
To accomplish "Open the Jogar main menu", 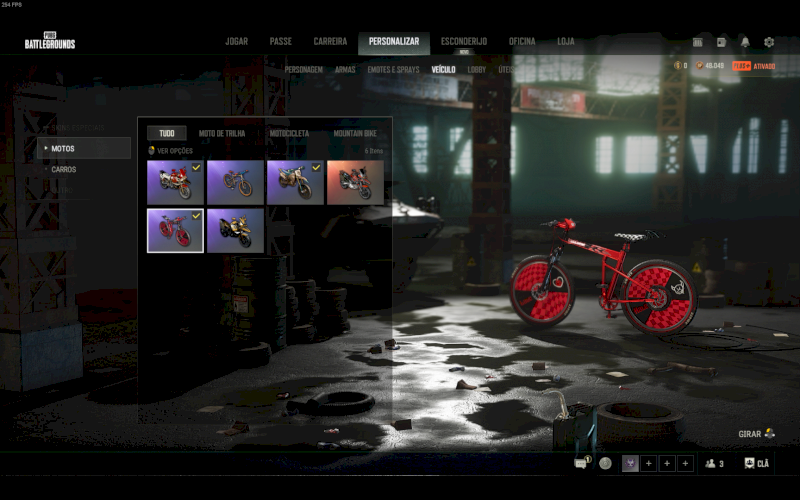I will (236, 42).
